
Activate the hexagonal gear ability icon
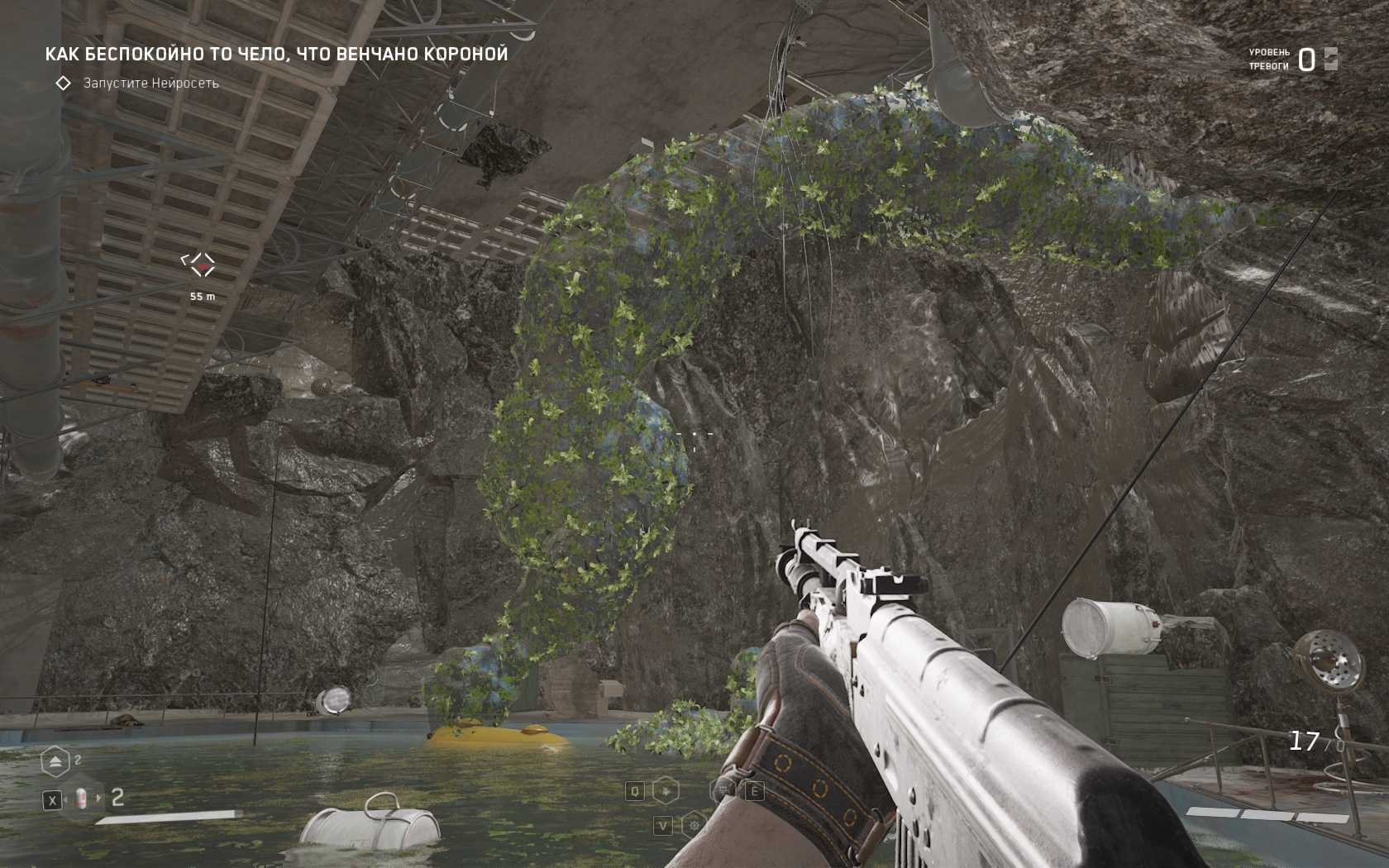coord(694,824)
